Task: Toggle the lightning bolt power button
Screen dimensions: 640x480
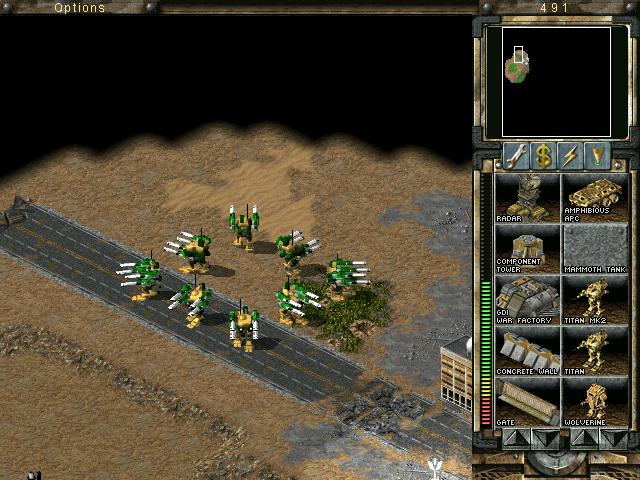Action: [x=571, y=156]
